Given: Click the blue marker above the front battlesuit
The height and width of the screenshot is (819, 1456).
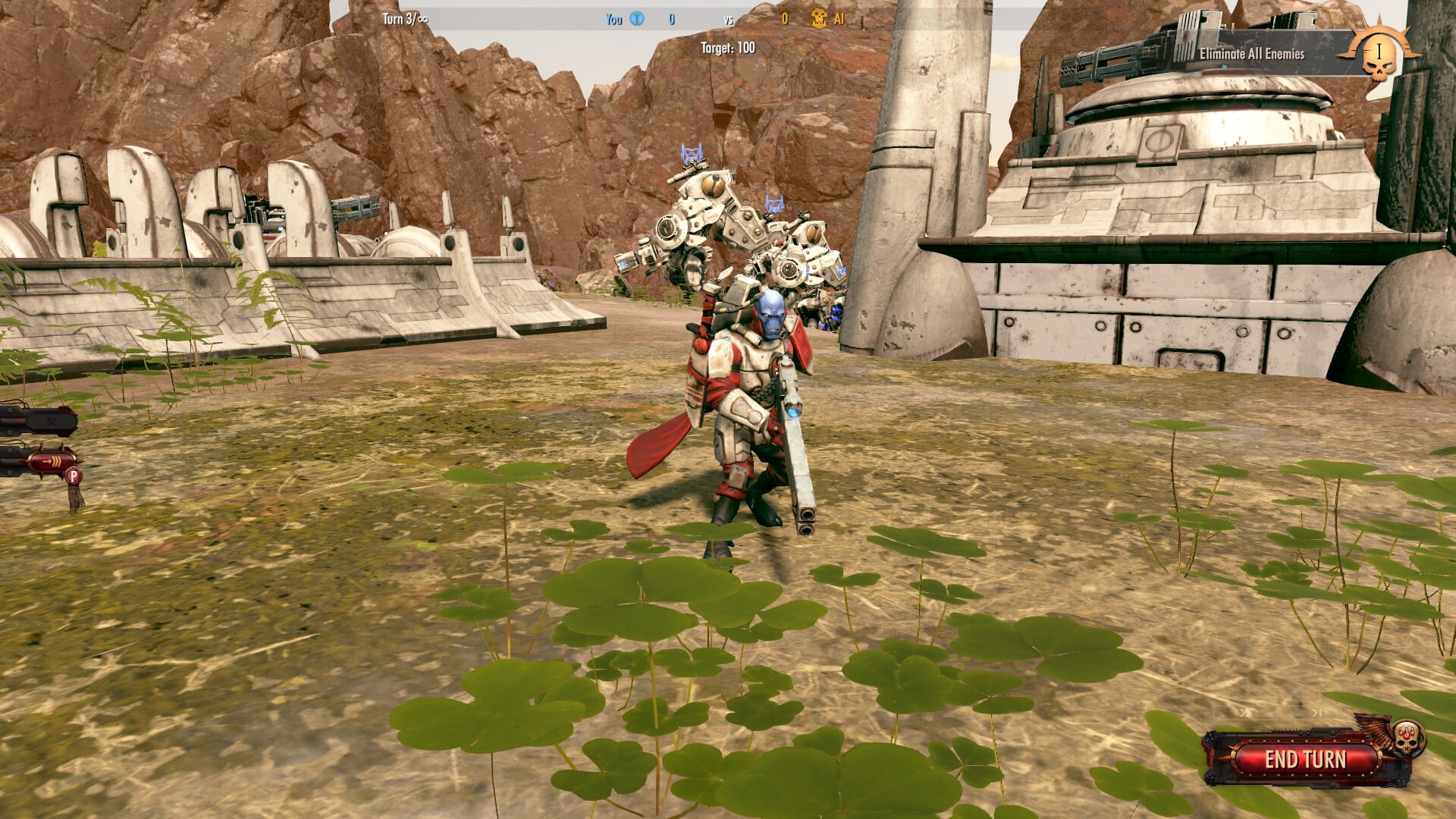Looking at the screenshot, I should coord(693,149).
